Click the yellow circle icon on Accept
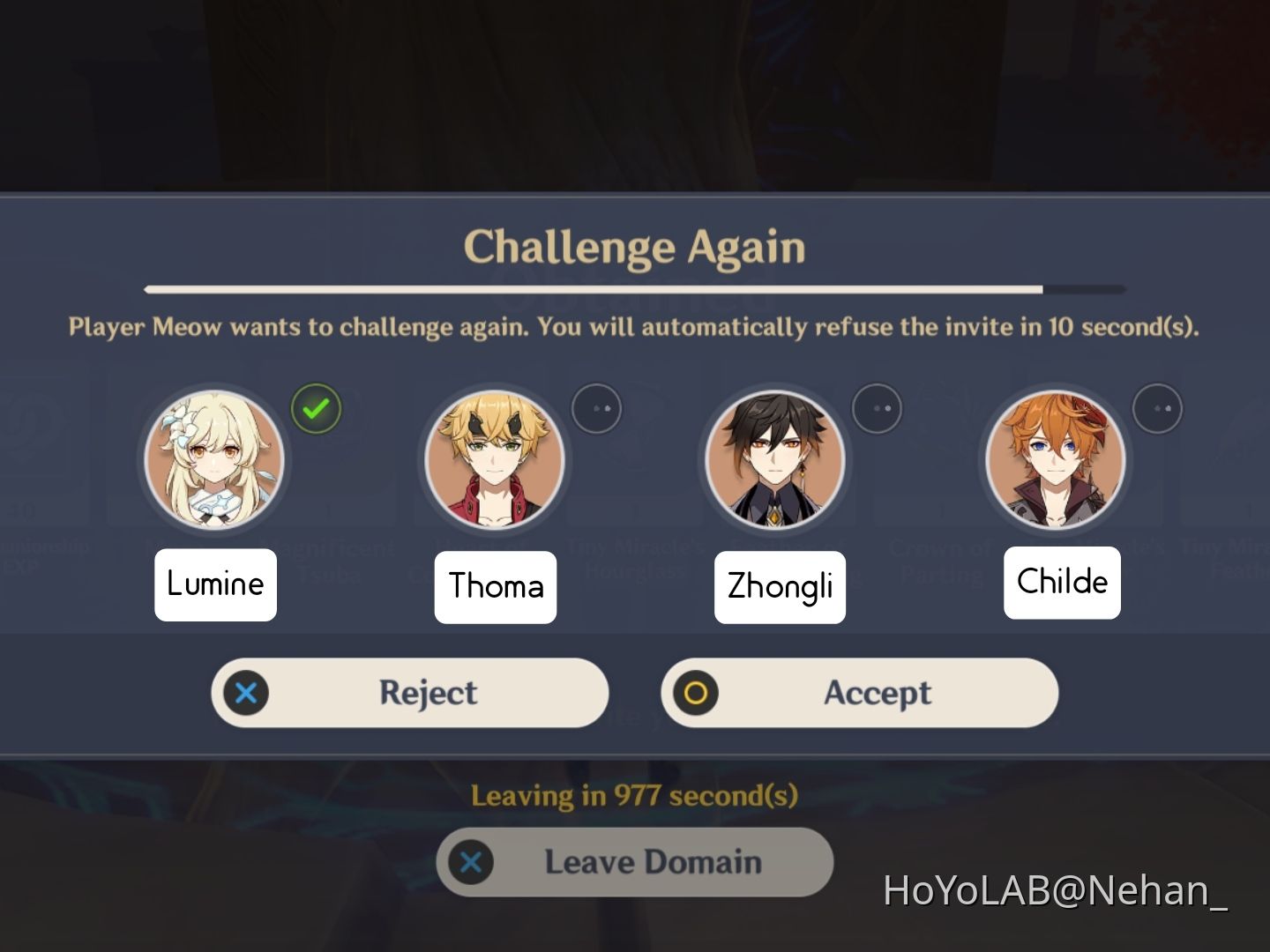 click(x=697, y=693)
